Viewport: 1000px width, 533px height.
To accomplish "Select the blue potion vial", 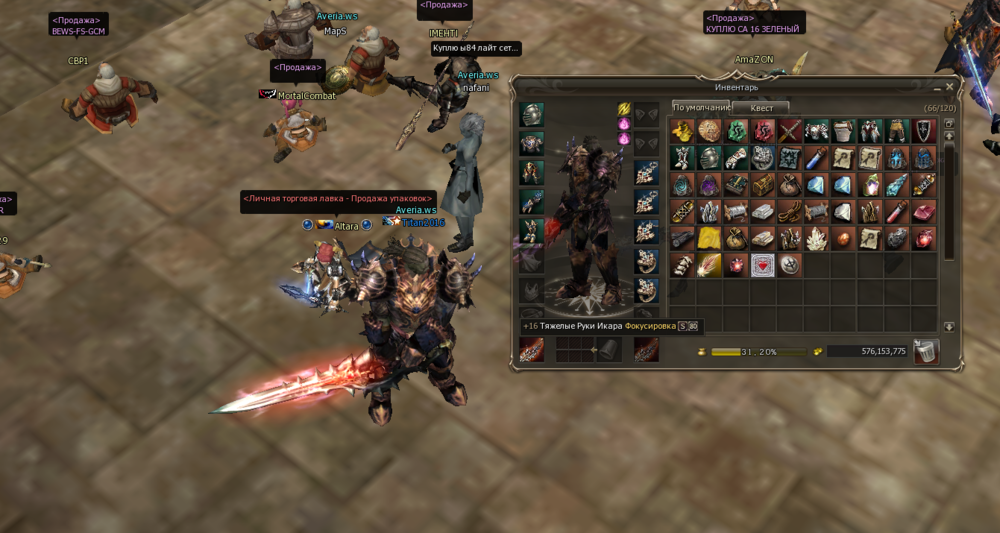I will pos(816,158).
